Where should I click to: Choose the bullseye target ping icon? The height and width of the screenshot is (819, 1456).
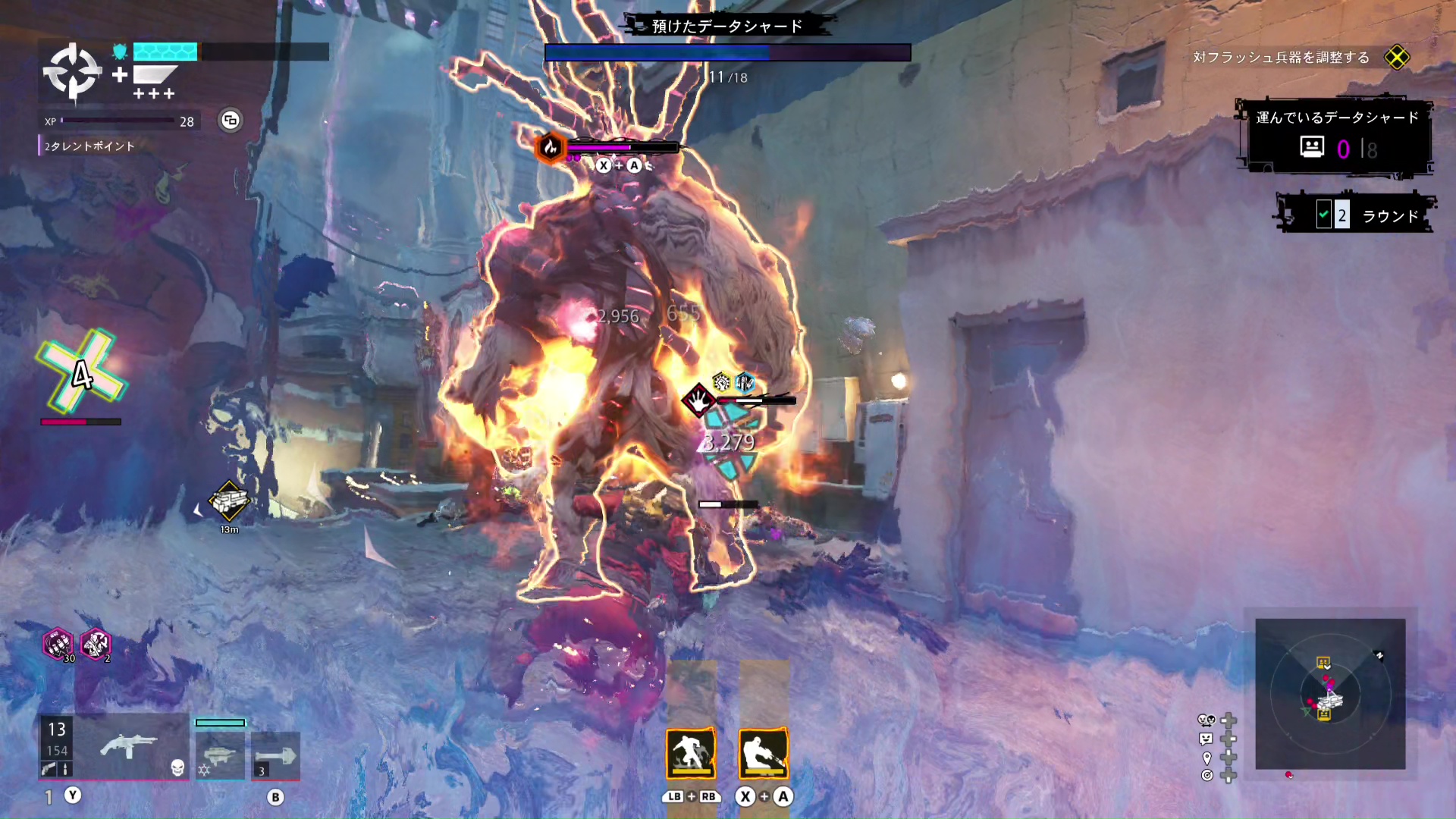click(x=1207, y=775)
